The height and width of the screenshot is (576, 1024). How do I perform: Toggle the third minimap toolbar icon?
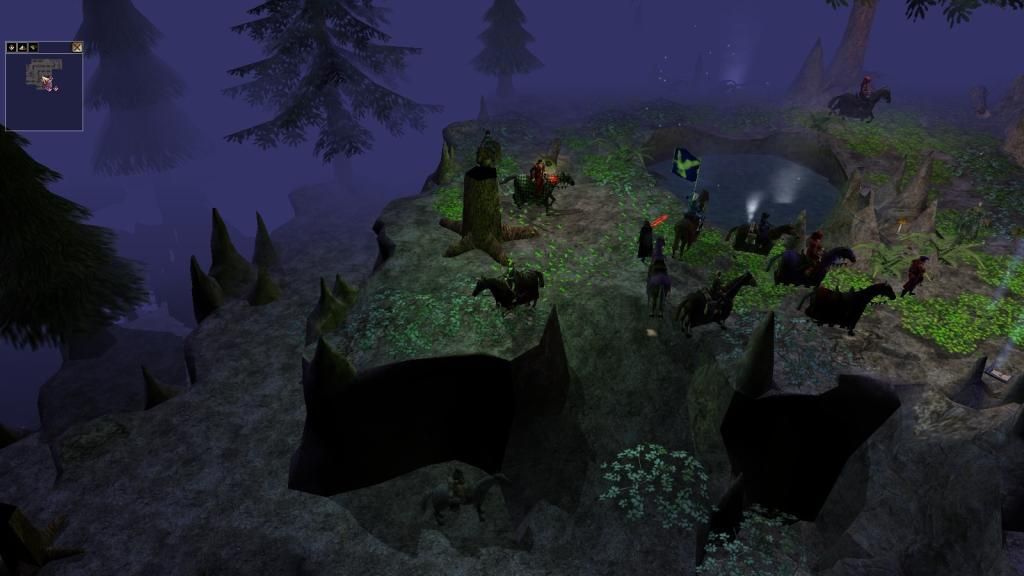pyautogui.click(x=33, y=47)
